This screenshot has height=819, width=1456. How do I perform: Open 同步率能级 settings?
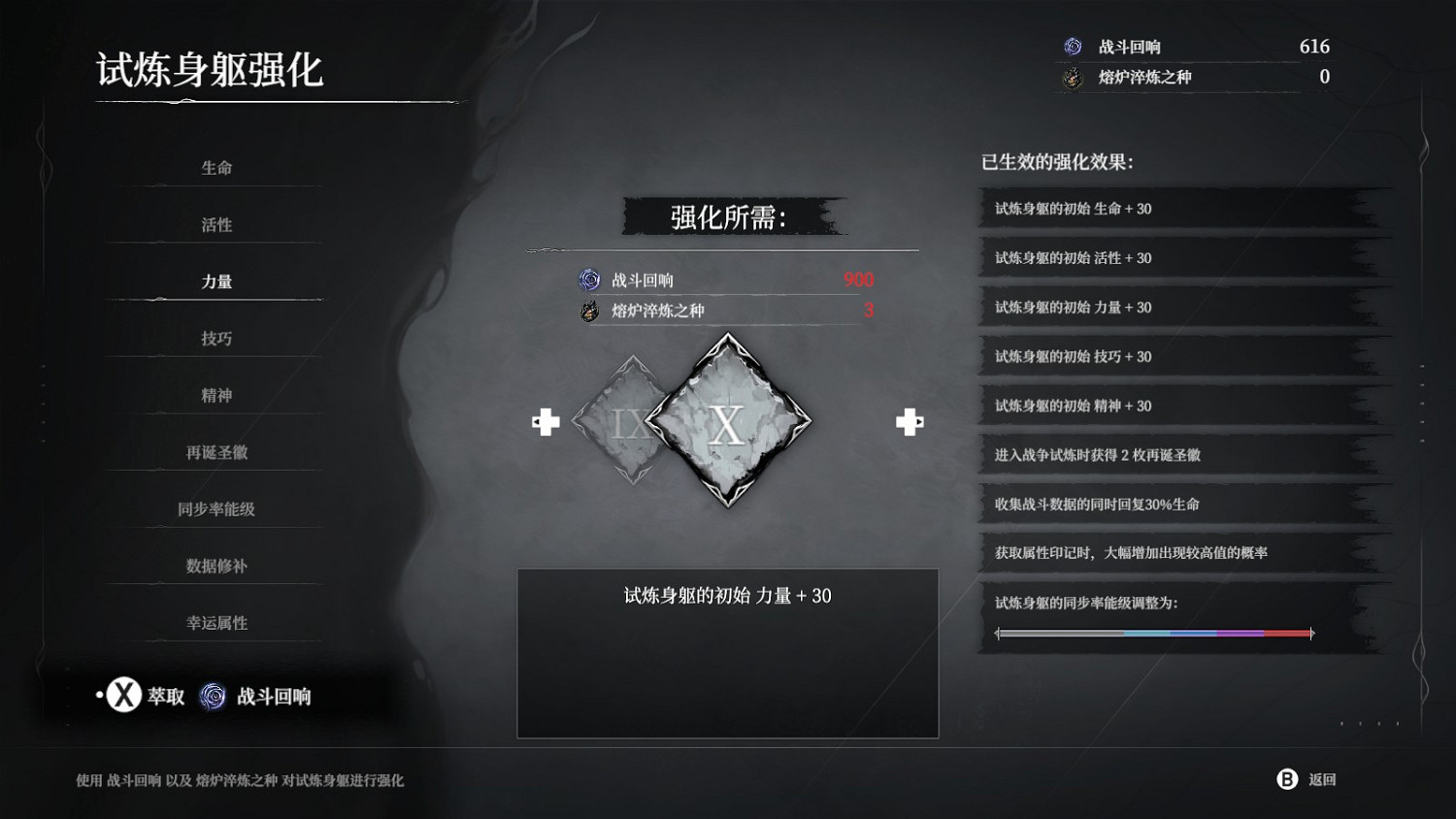(x=215, y=508)
